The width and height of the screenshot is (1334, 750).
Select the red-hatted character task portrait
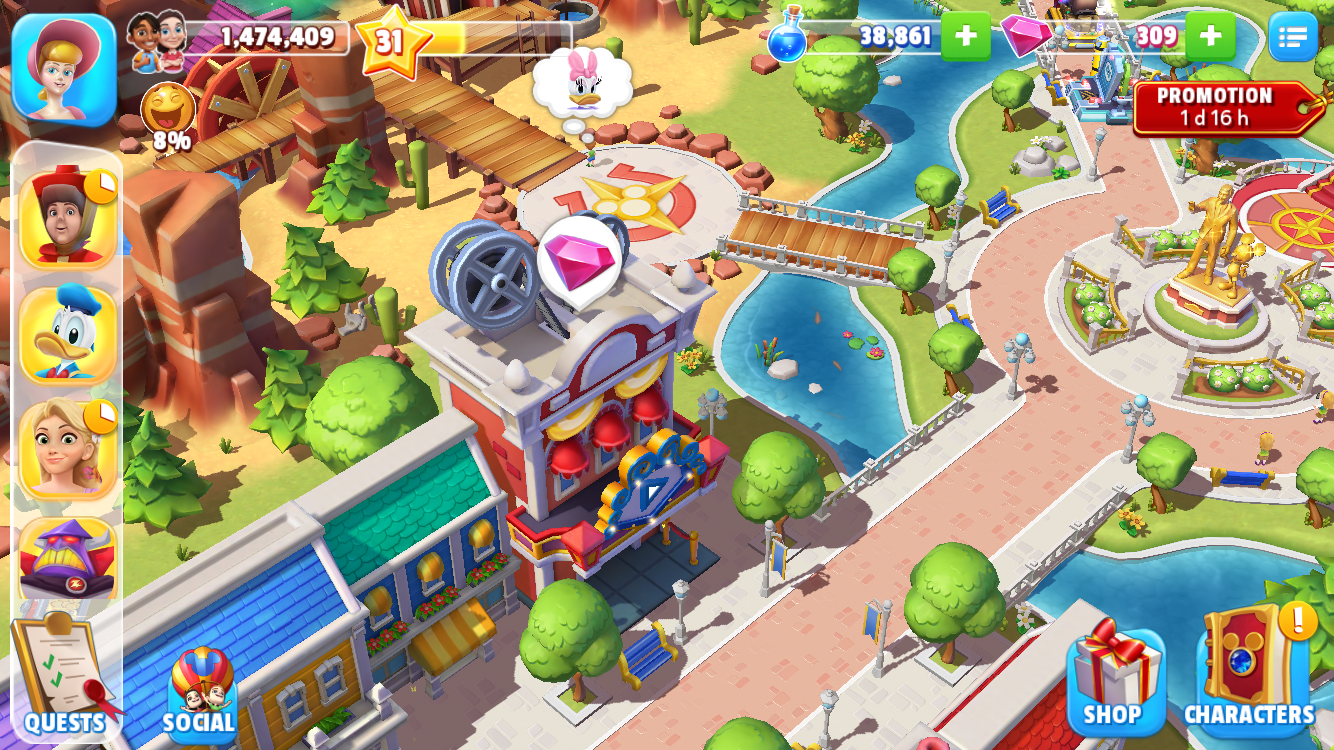[x=68, y=217]
